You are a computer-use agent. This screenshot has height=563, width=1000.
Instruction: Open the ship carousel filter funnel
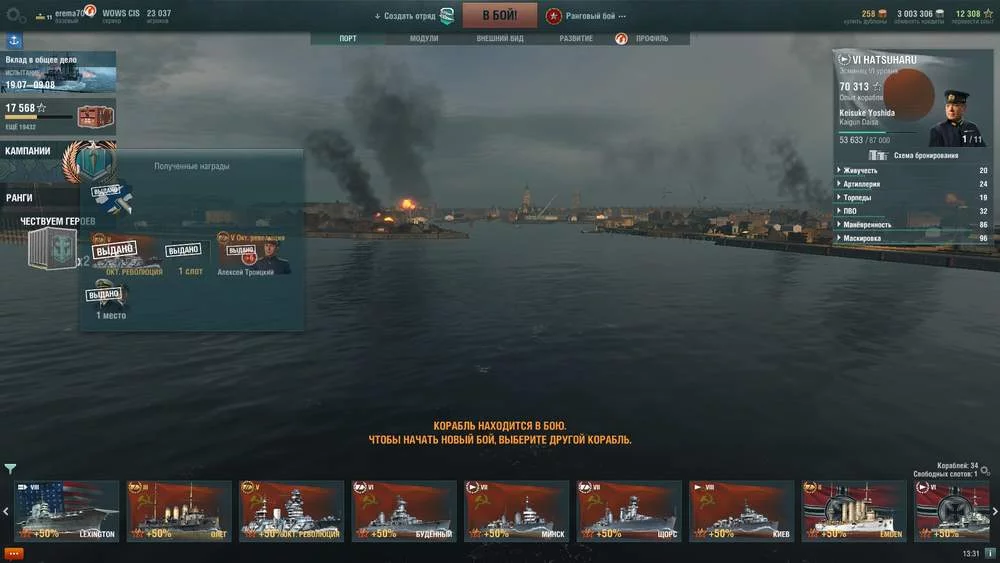[10, 468]
